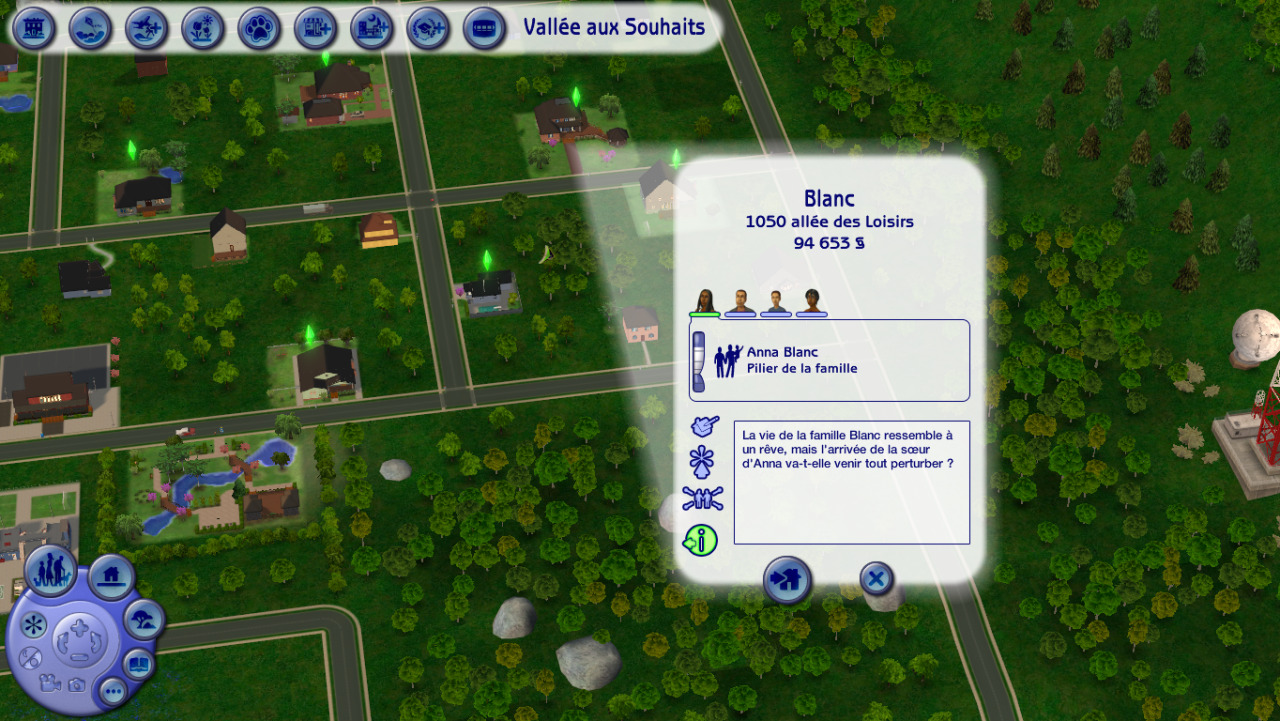Open the university graduation cap button

428,28
